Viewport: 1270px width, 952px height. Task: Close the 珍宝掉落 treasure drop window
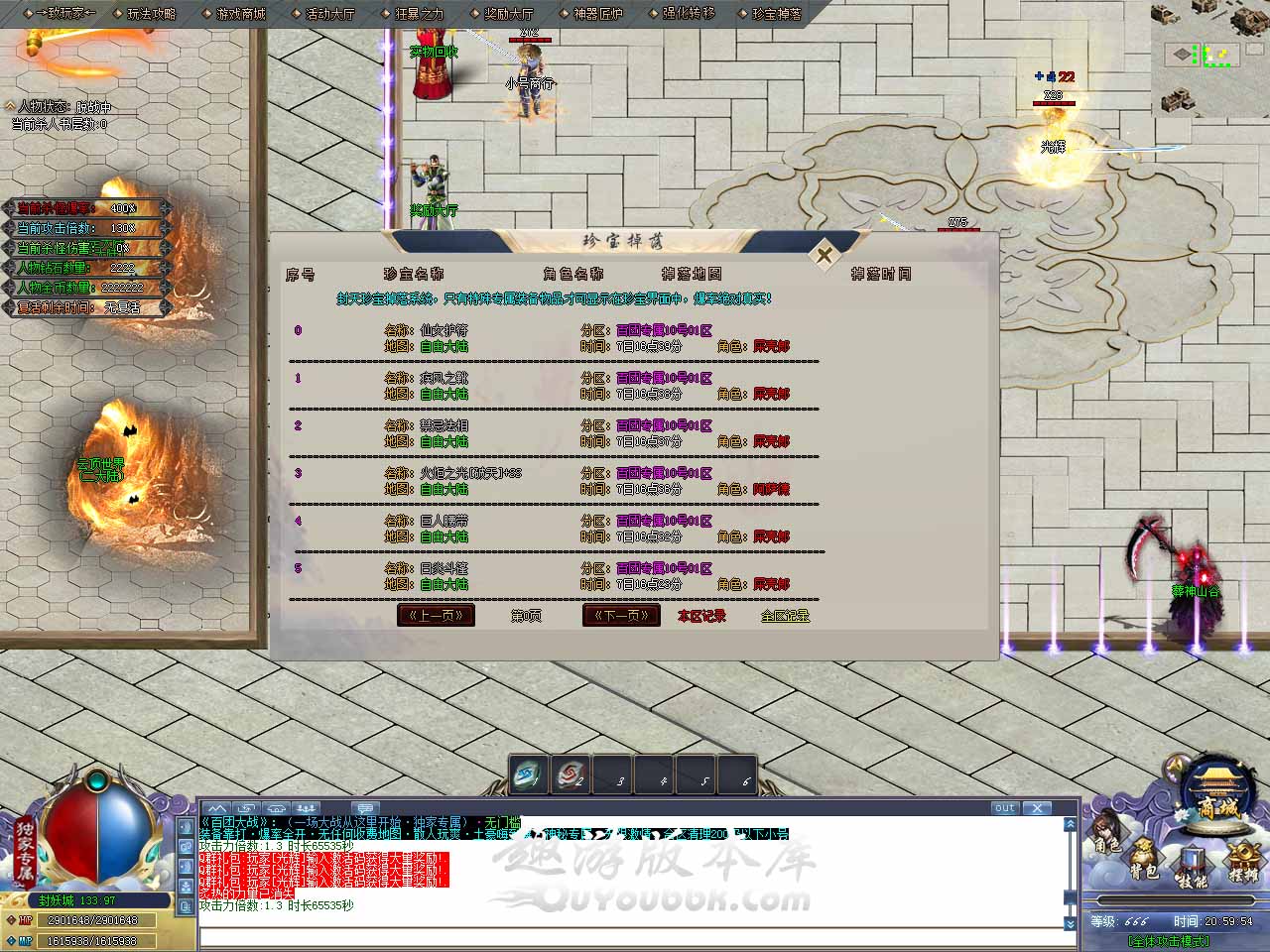coord(824,256)
